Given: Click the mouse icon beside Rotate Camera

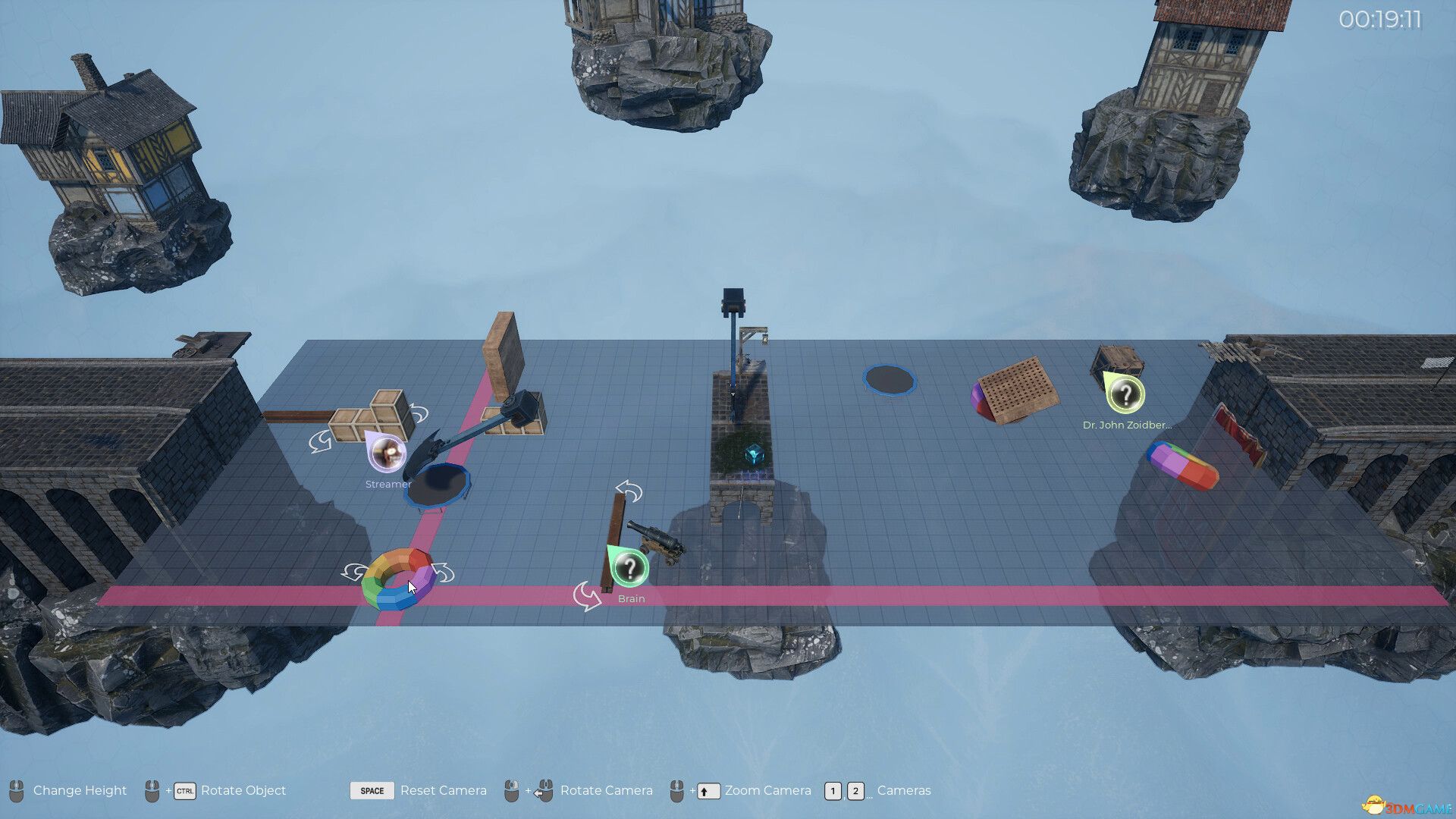Looking at the screenshot, I should pos(544,791).
